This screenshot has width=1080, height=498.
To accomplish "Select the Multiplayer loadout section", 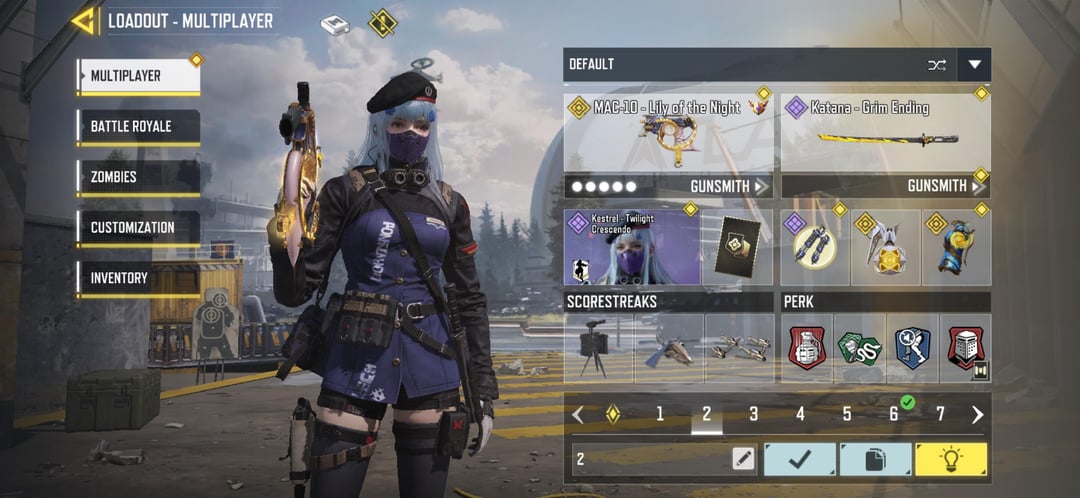I will (x=138, y=76).
